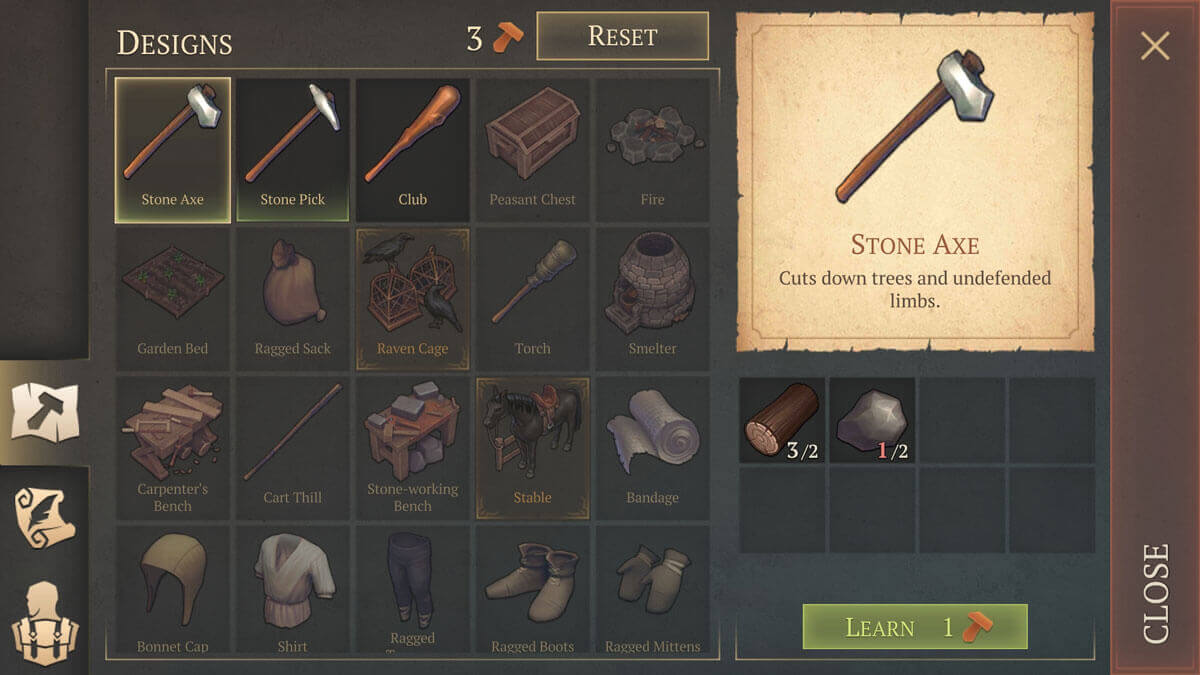Screen dimensions: 1200x675
Task: Select the Torch design
Action: tap(533, 298)
